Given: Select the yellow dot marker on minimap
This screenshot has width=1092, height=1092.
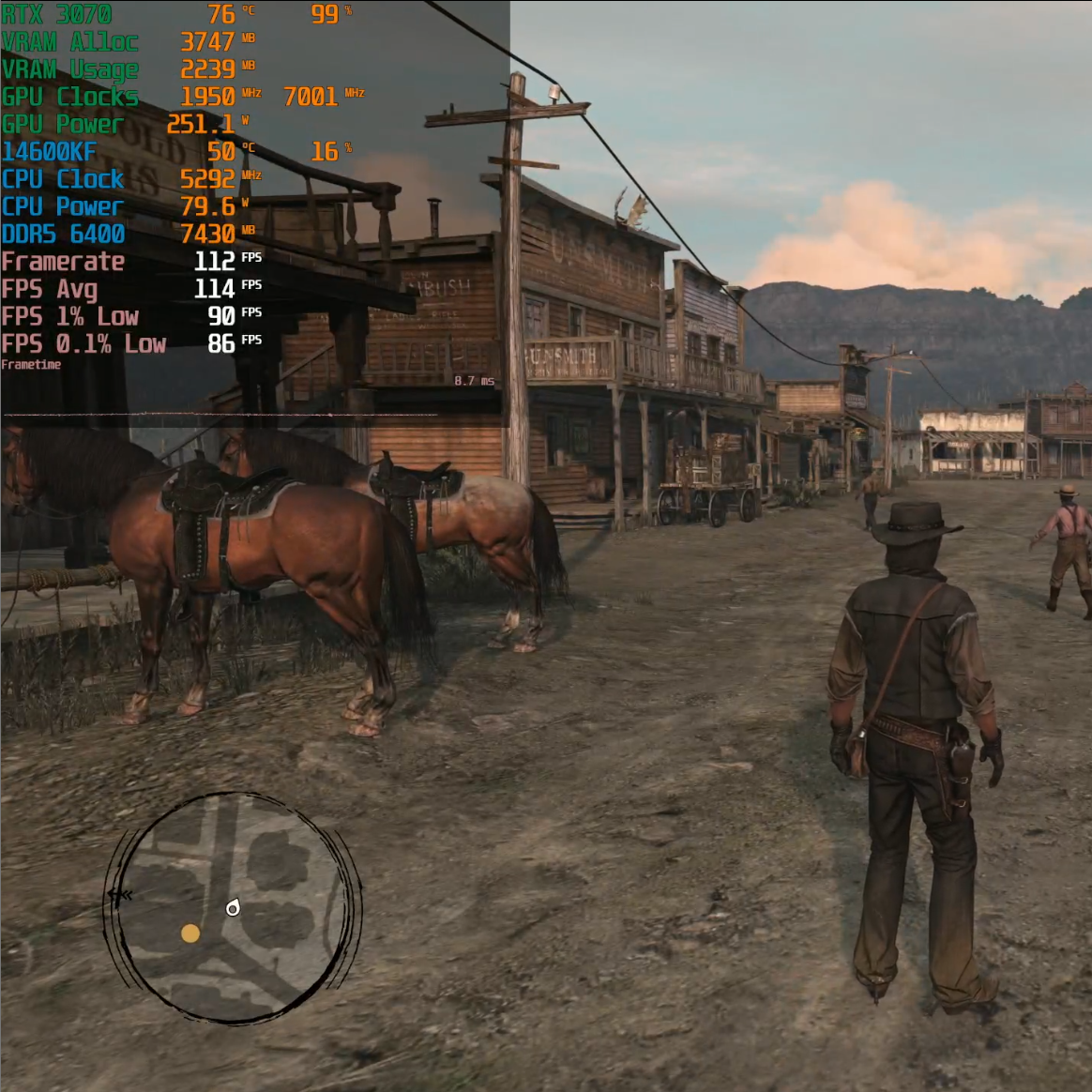Looking at the screenshot, I should (190, 933).
